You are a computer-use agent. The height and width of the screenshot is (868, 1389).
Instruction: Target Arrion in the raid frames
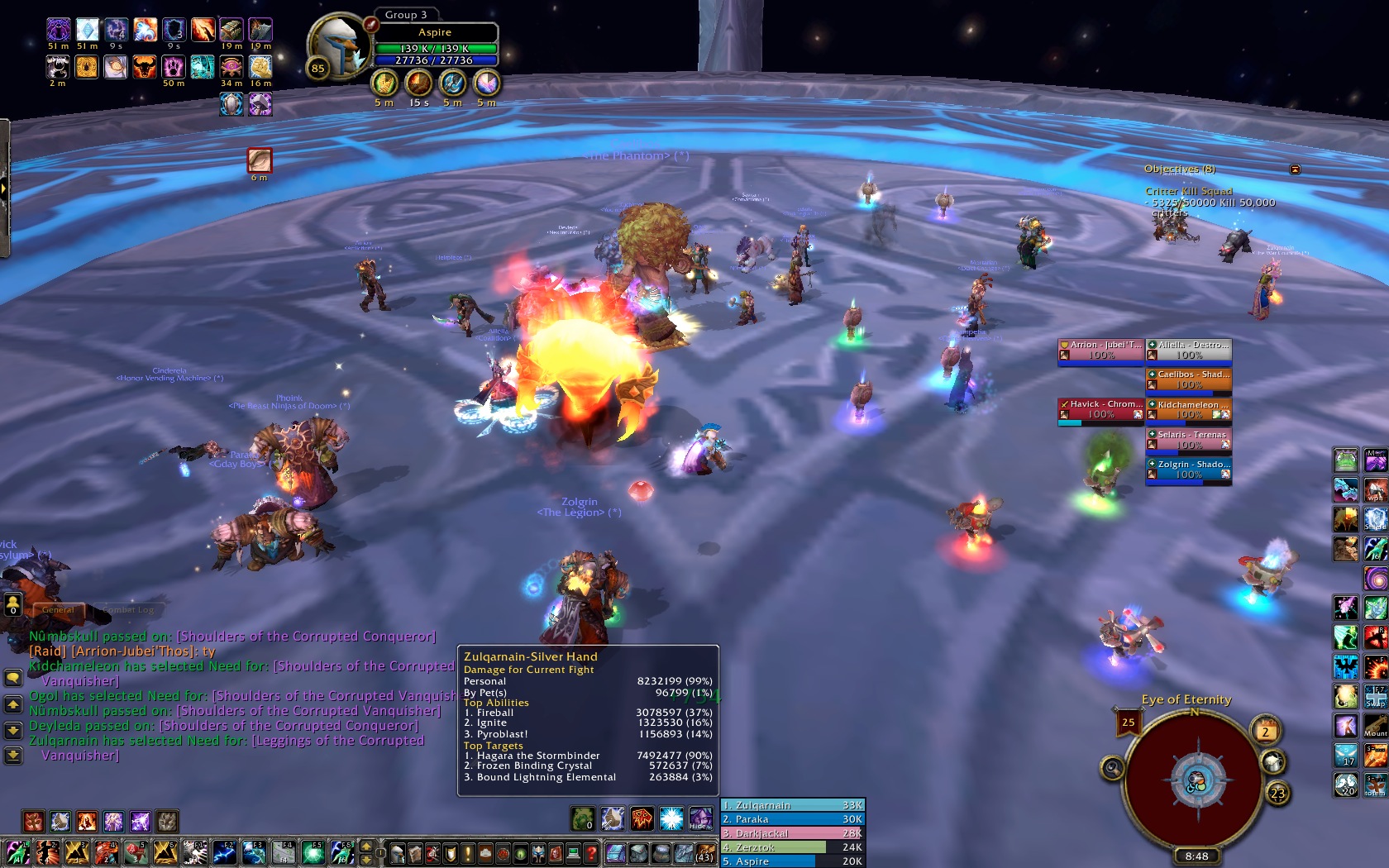pos(1100,350)
